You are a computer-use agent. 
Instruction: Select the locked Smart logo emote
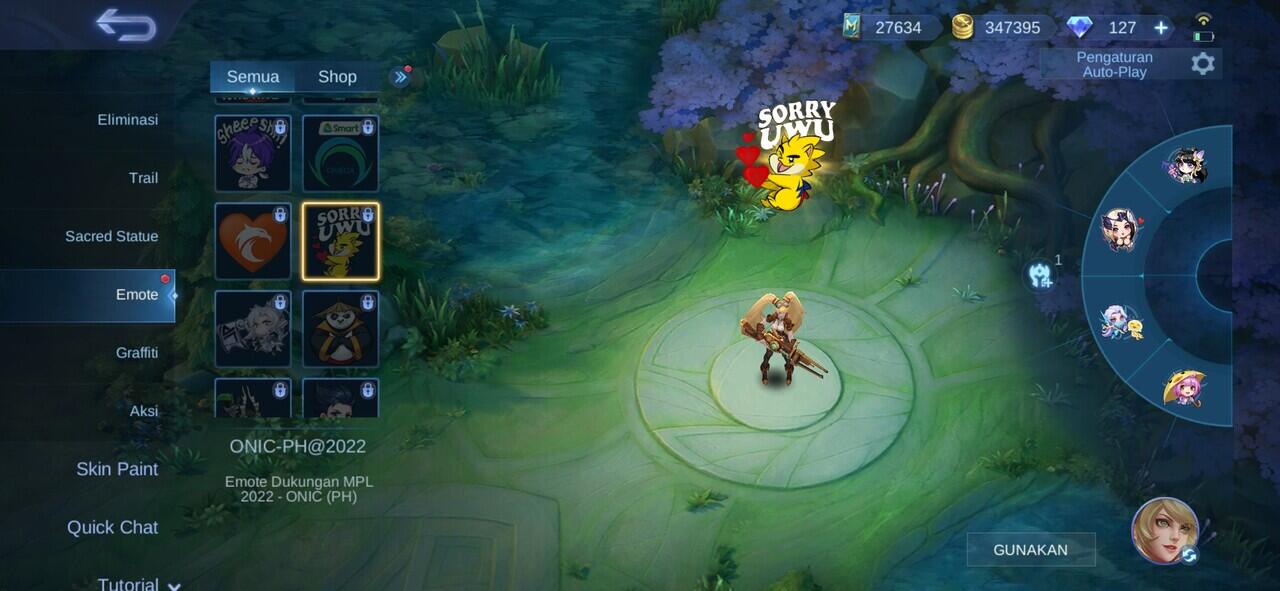click(341, 154)
